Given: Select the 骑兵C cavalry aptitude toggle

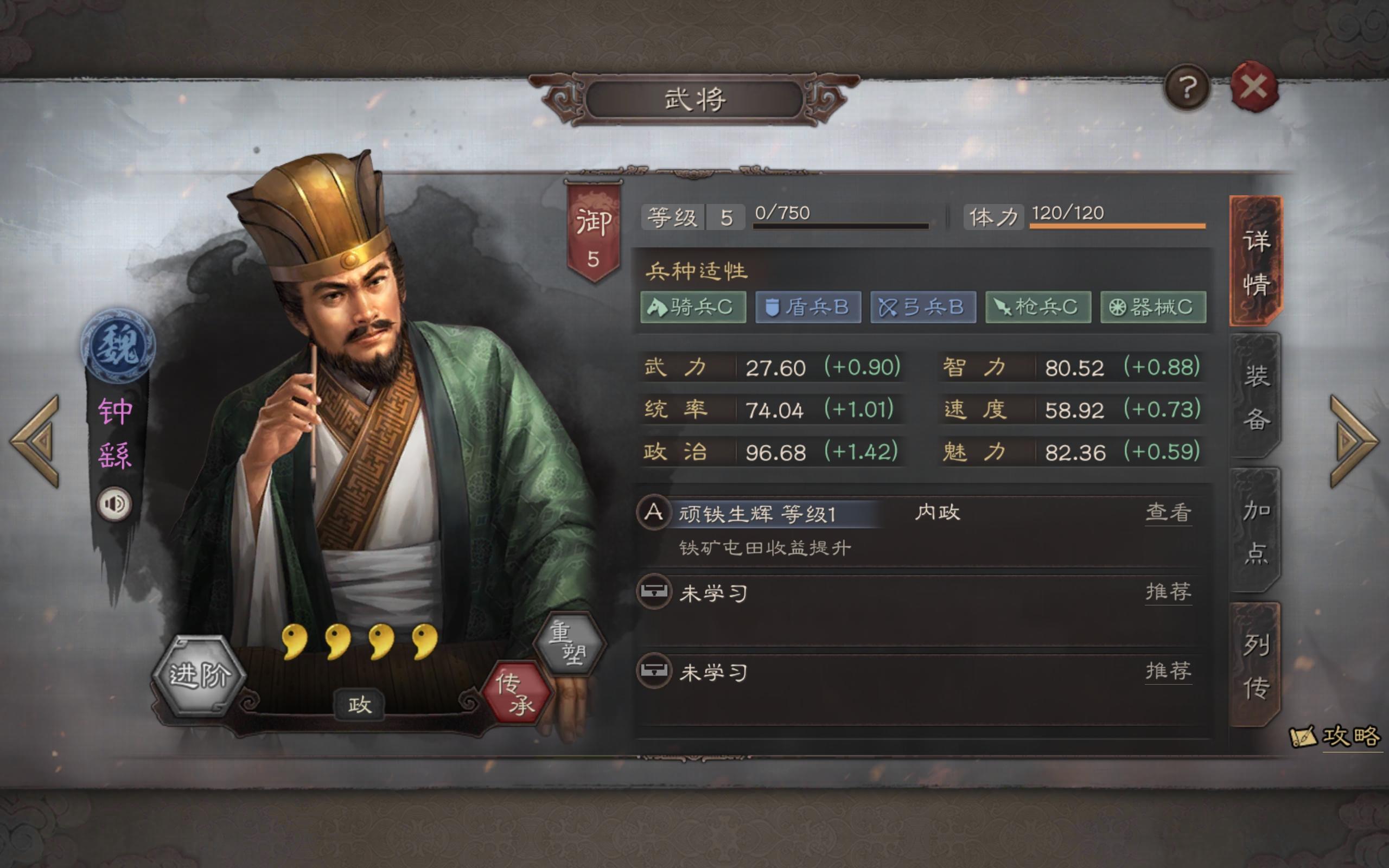Looking at the screenshot, I should pyautogui.click(x=693, y=308).
